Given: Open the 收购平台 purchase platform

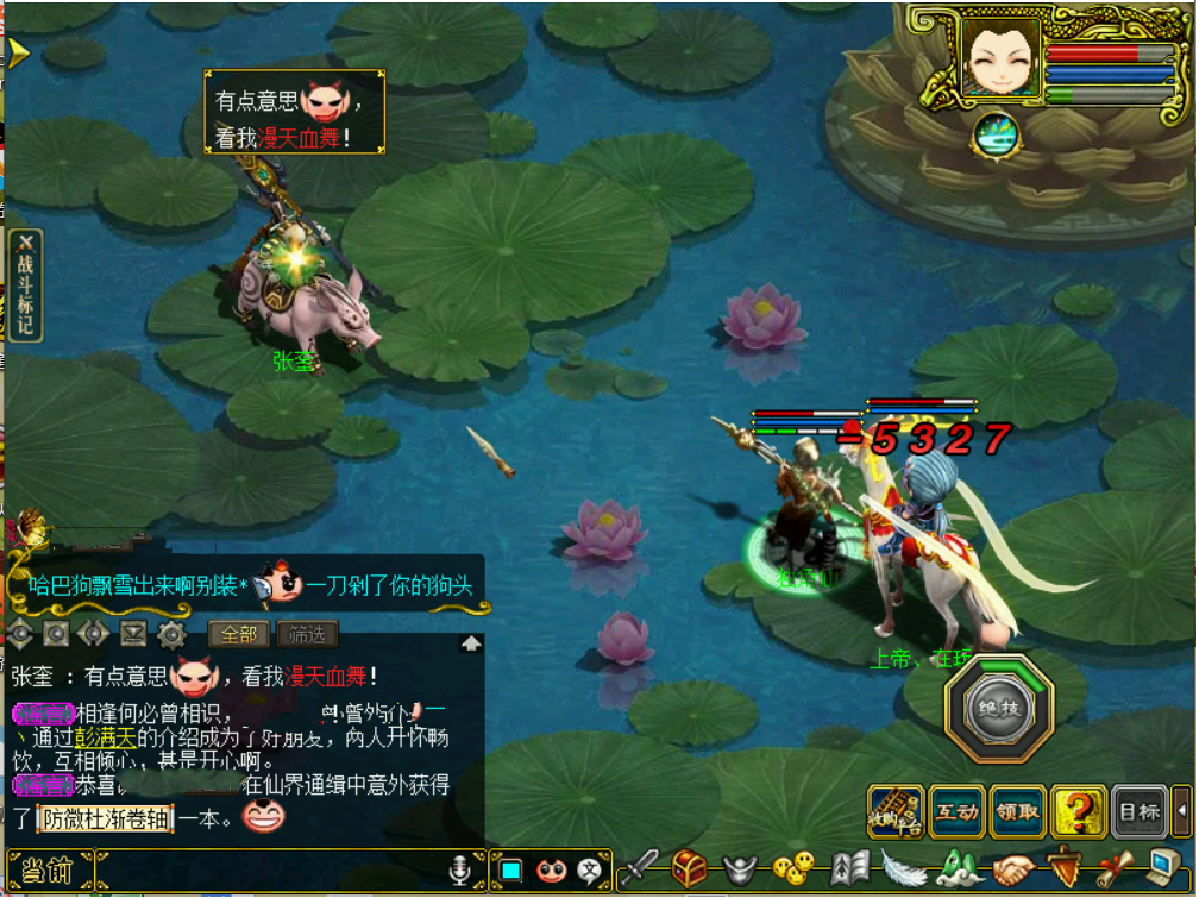Looking at the screenshot, I should click(896, 812).
